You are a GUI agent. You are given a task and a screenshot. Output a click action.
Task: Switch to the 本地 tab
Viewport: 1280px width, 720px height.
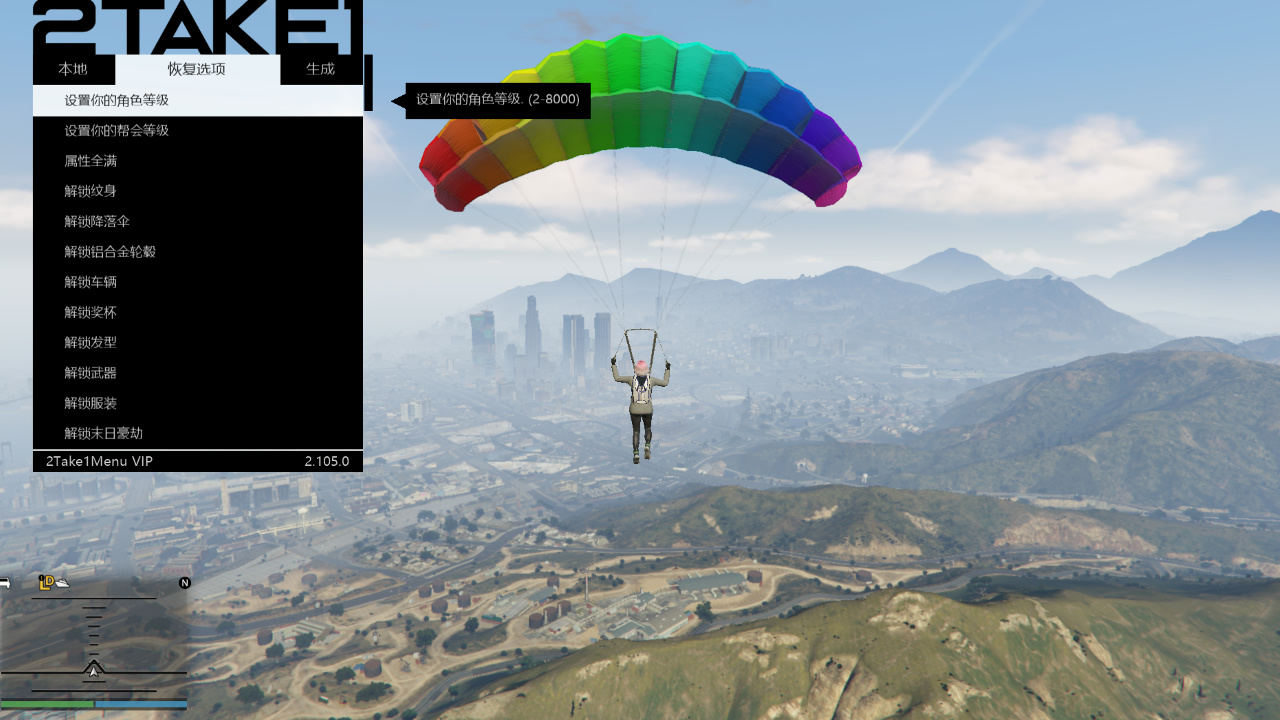pos(73,69)
